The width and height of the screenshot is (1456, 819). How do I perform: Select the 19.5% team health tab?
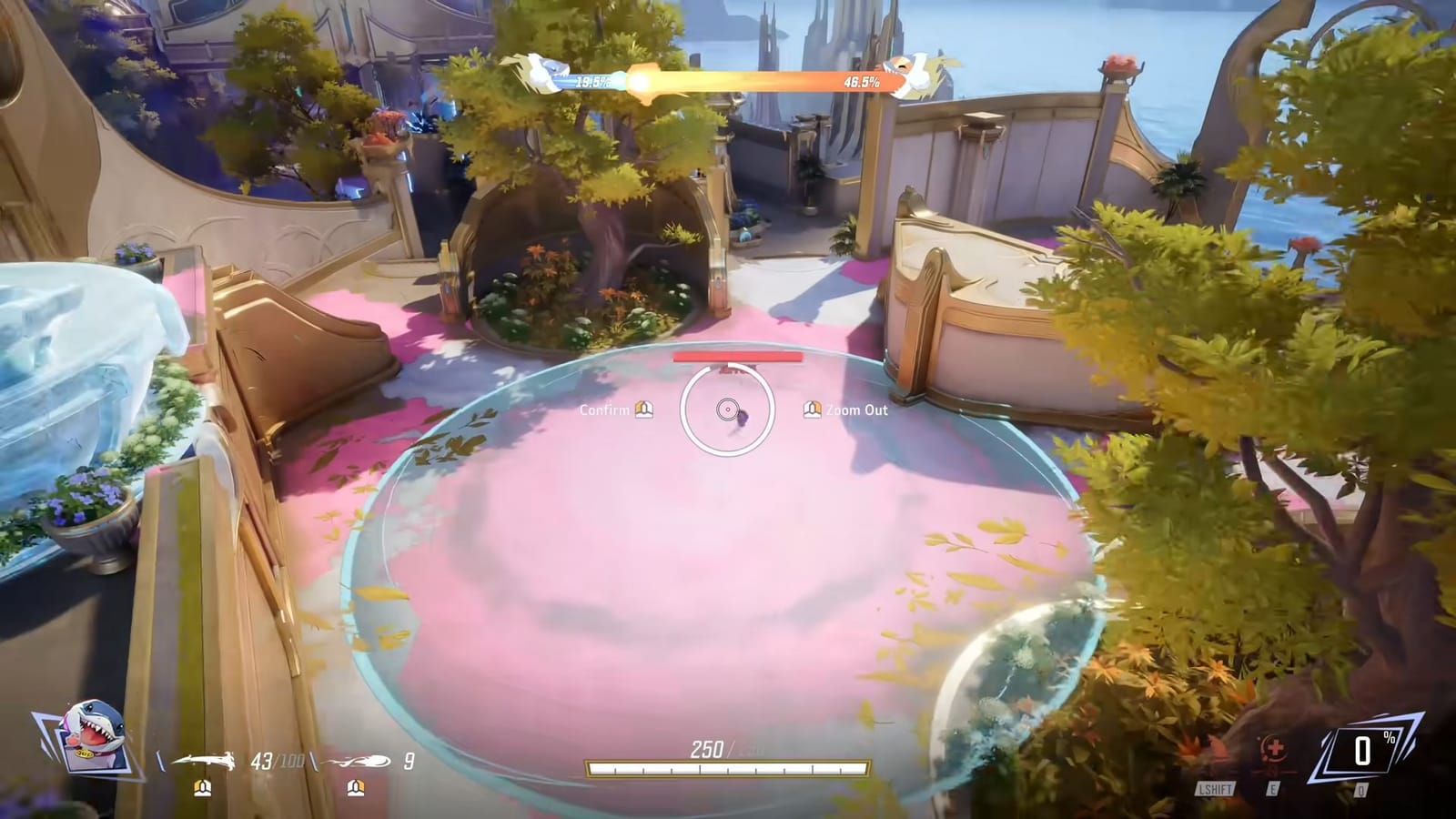pos(592,80)
